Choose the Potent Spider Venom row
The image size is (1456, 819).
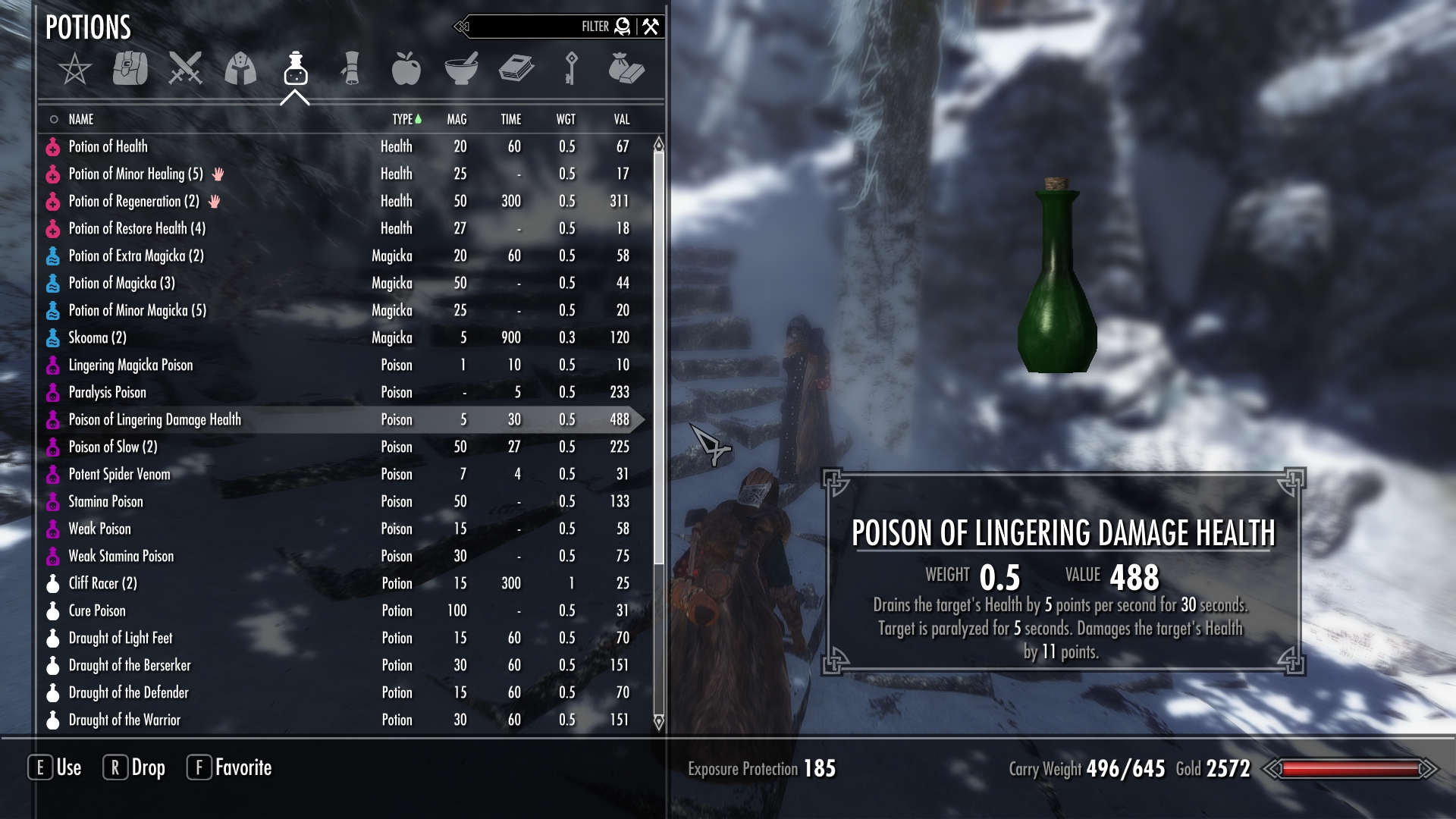[119, 474]
